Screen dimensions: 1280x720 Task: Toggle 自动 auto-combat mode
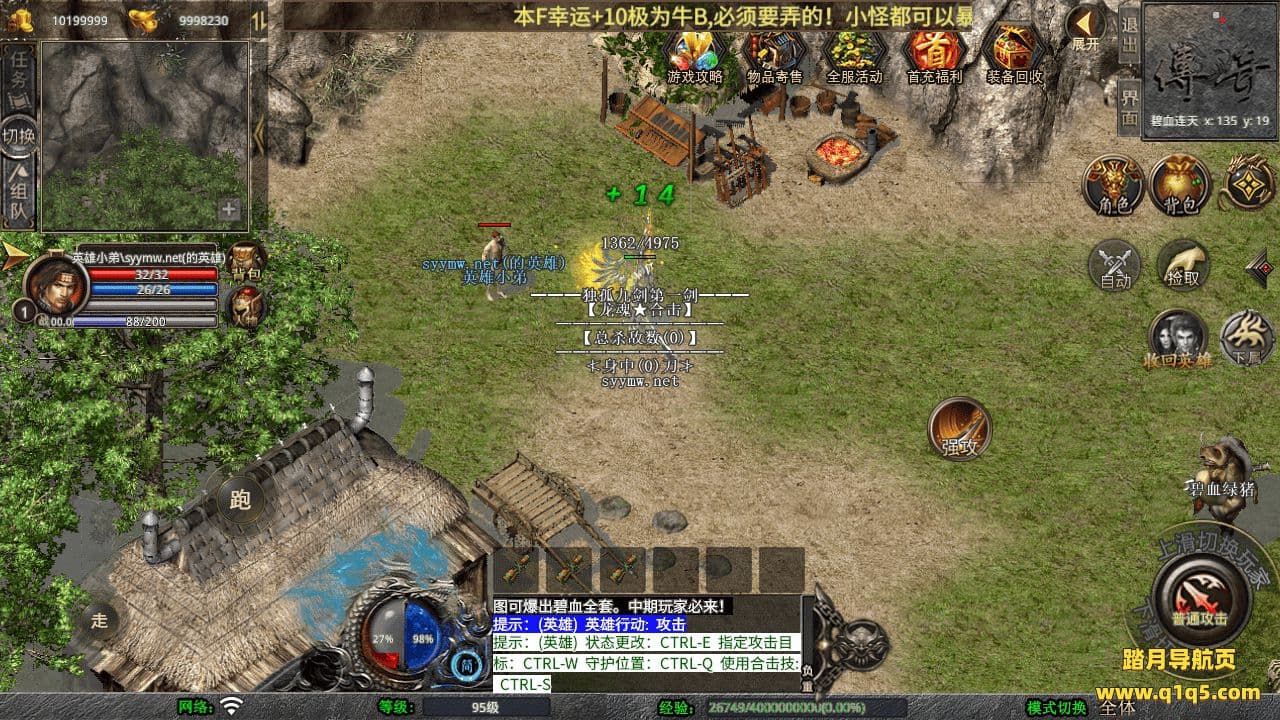click(x=1115, y=266)
